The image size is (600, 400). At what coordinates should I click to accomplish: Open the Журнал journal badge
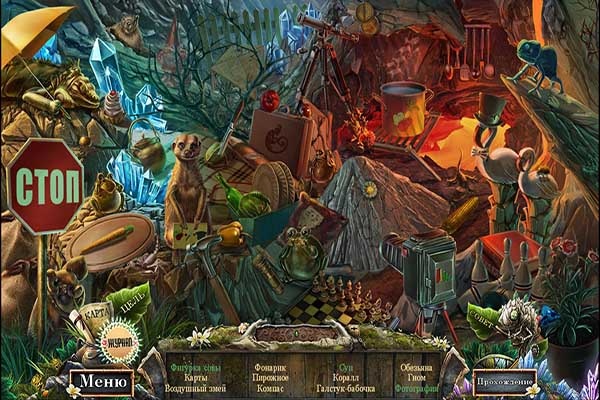tap(121, 338)
